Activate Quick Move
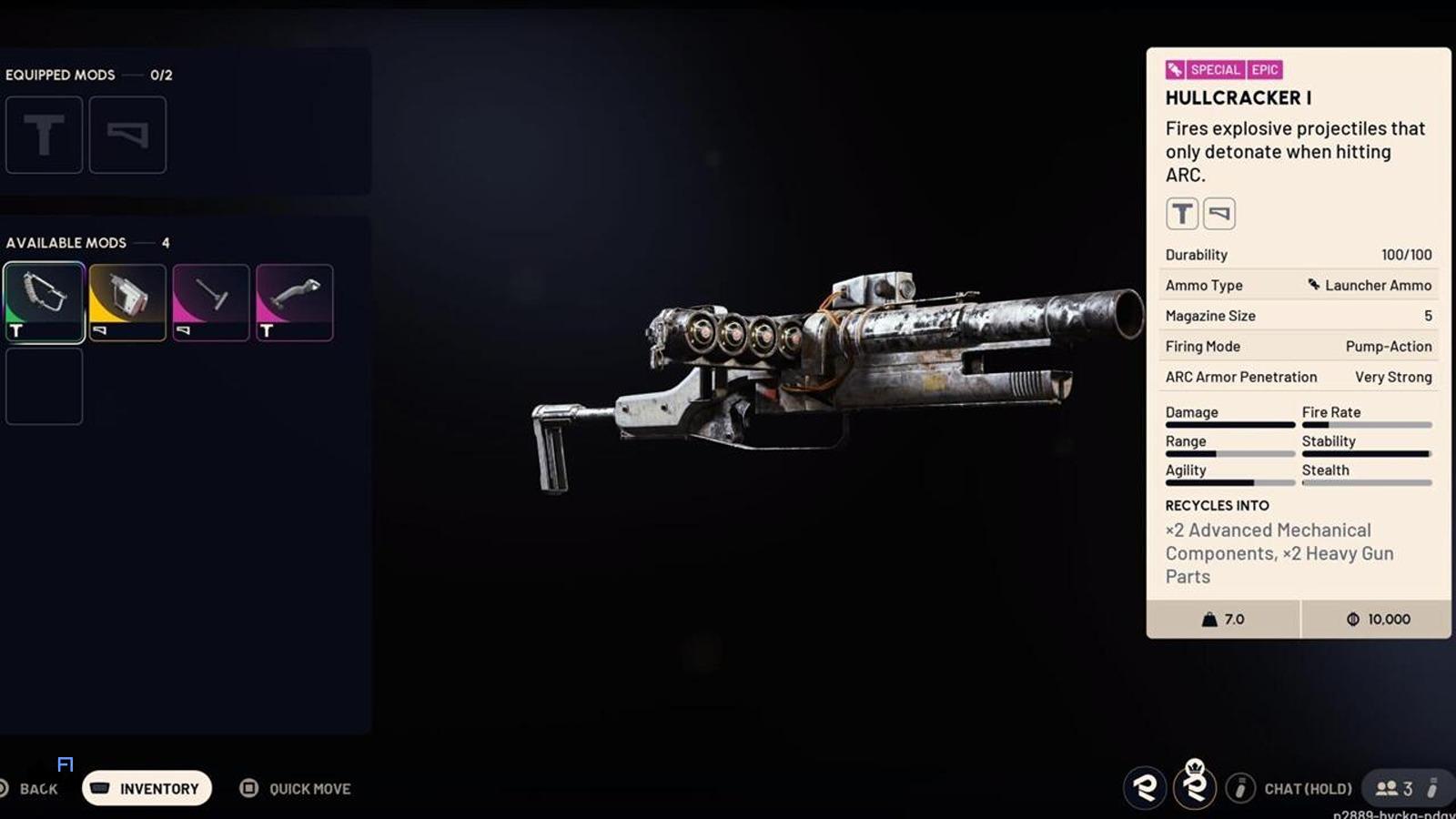This screenshot has width=1456, height=819. coord(296,788)
